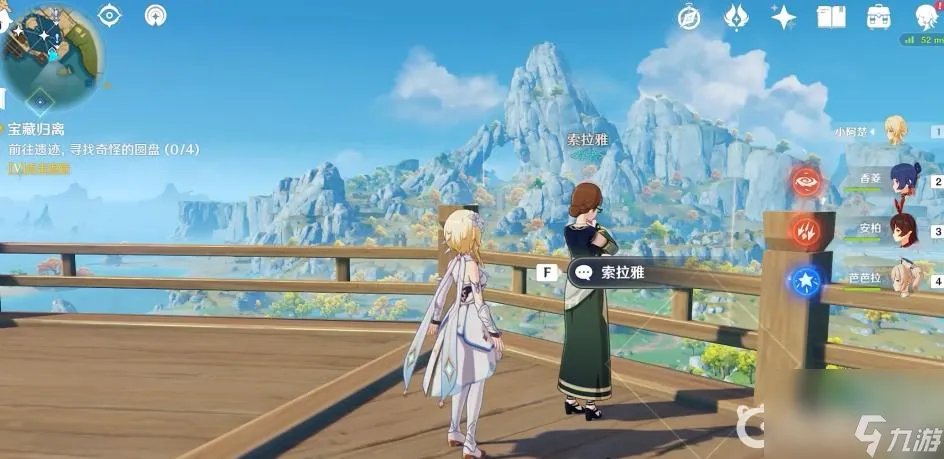Open the open-book handbook icon
The height and width of the screenshot is (459, 944).
coord(831,16)
